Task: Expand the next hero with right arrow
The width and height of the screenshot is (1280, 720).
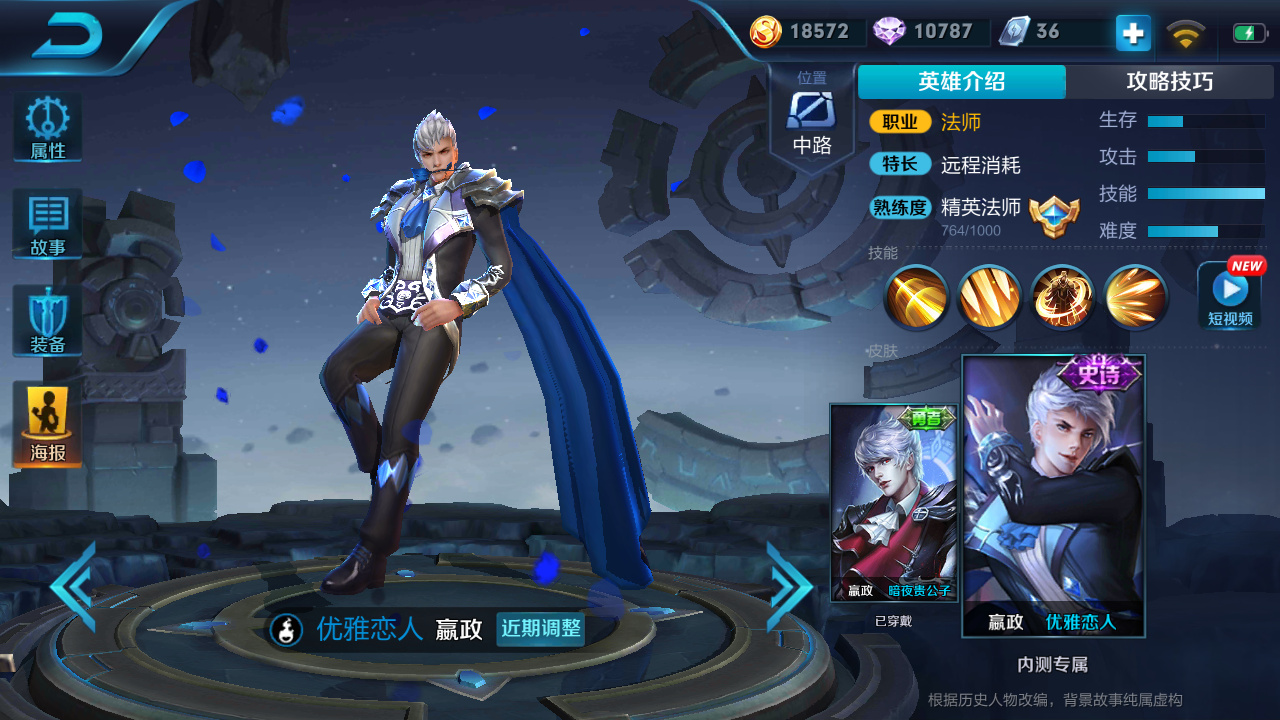Action: (790, 588)
